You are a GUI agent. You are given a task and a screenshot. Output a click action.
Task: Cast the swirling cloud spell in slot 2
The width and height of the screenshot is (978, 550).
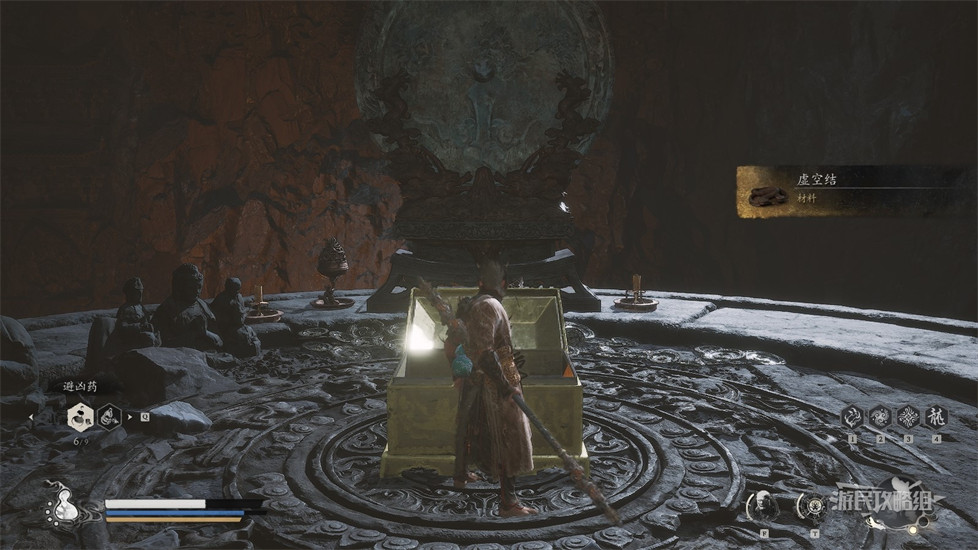tap(881, 417)
